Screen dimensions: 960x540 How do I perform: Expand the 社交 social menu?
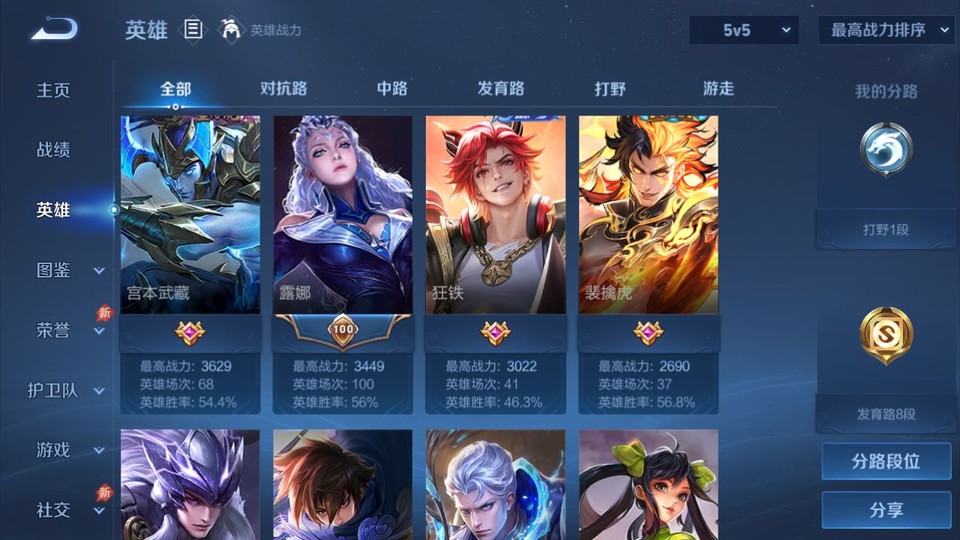coord(68,510)
